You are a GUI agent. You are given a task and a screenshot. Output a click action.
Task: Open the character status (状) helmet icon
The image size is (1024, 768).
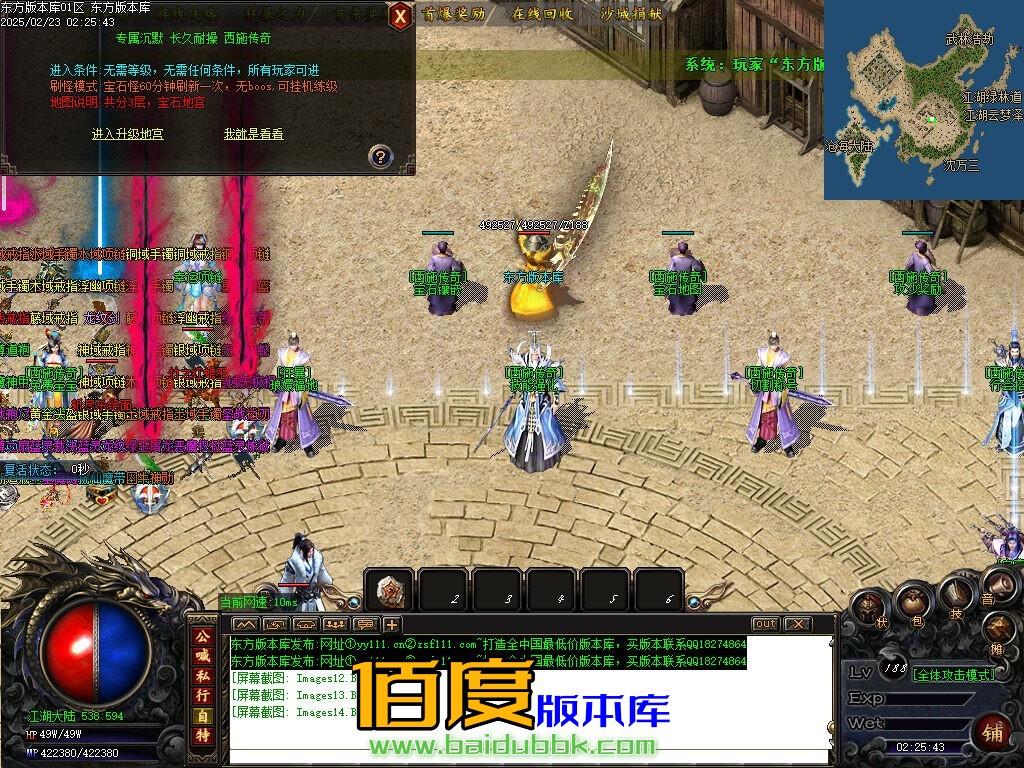tap(869, 607)
